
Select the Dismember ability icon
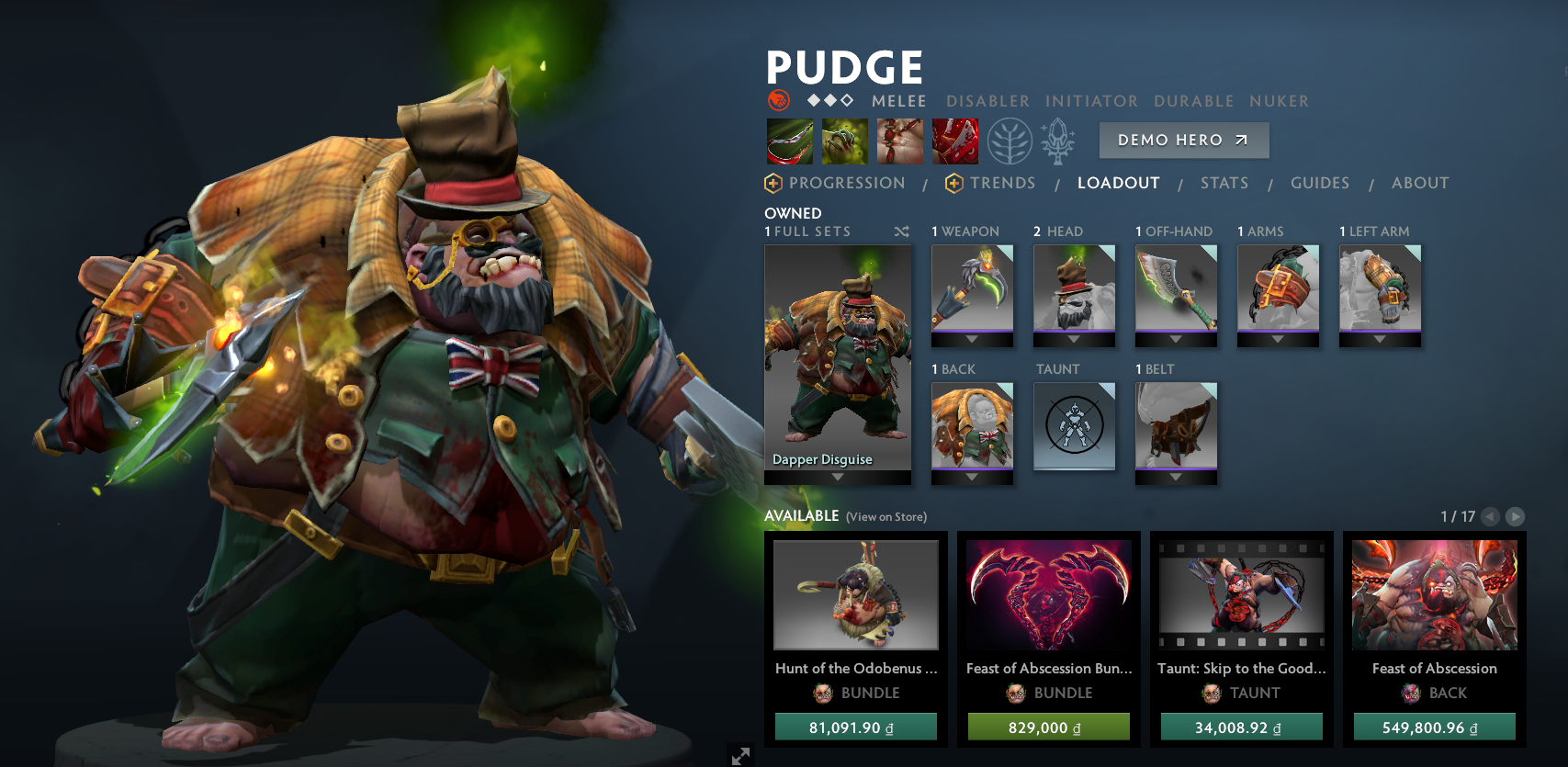953,140
